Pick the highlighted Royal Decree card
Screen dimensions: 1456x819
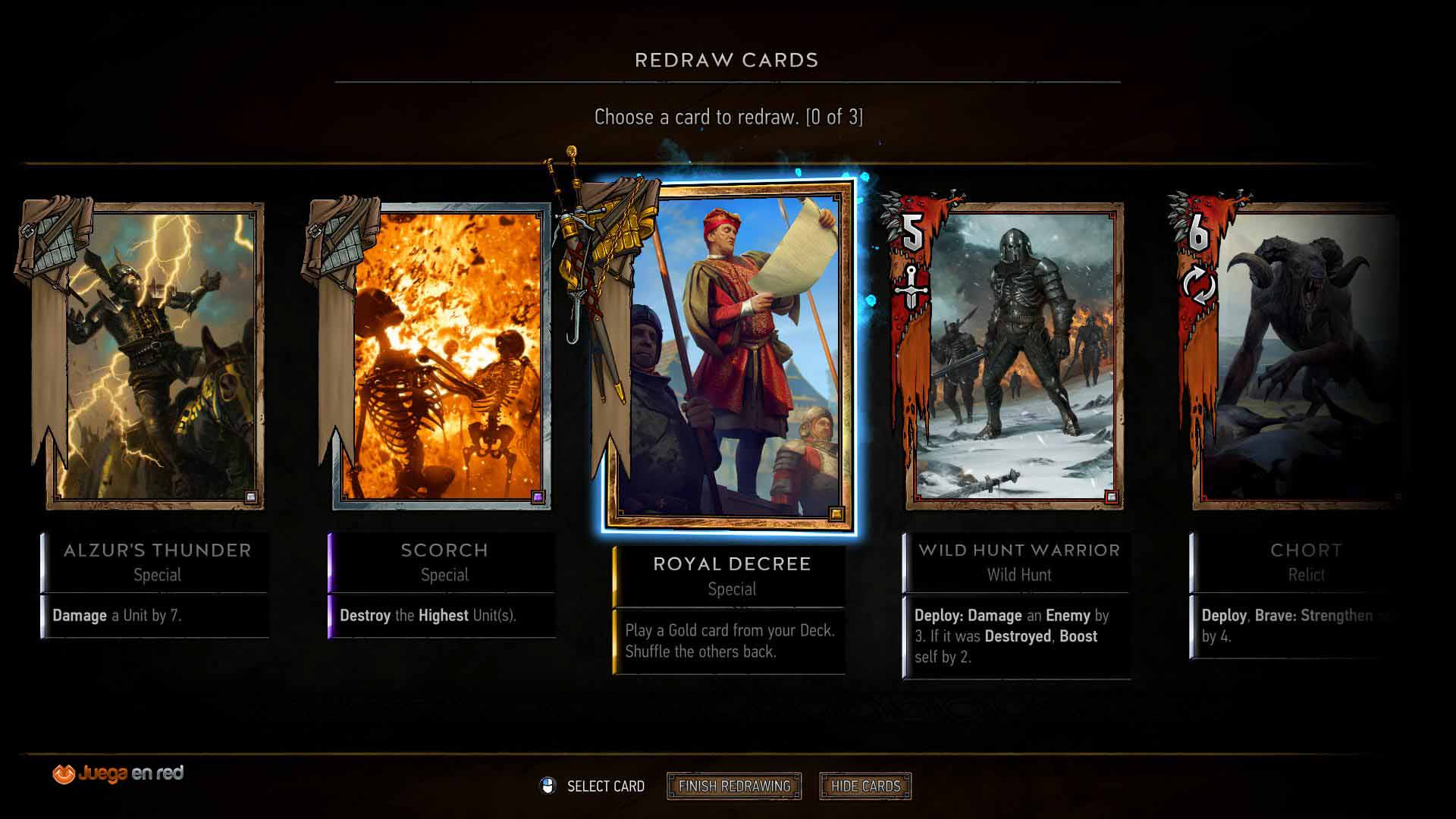(x=731, y=356)
